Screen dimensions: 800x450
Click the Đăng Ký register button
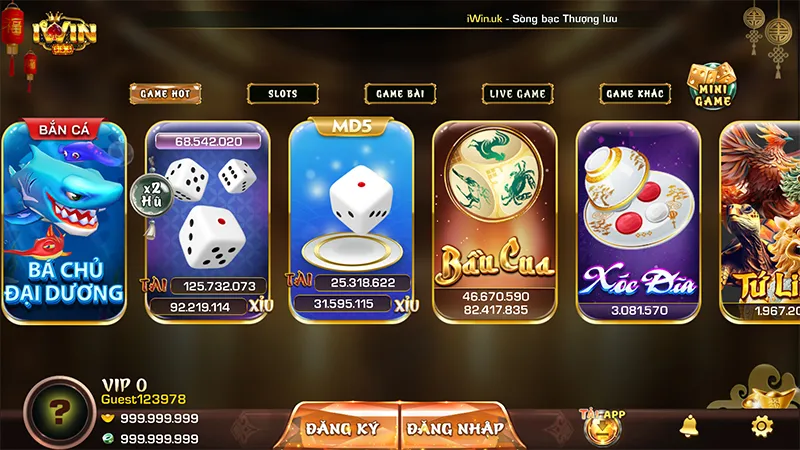click(343, 428)
